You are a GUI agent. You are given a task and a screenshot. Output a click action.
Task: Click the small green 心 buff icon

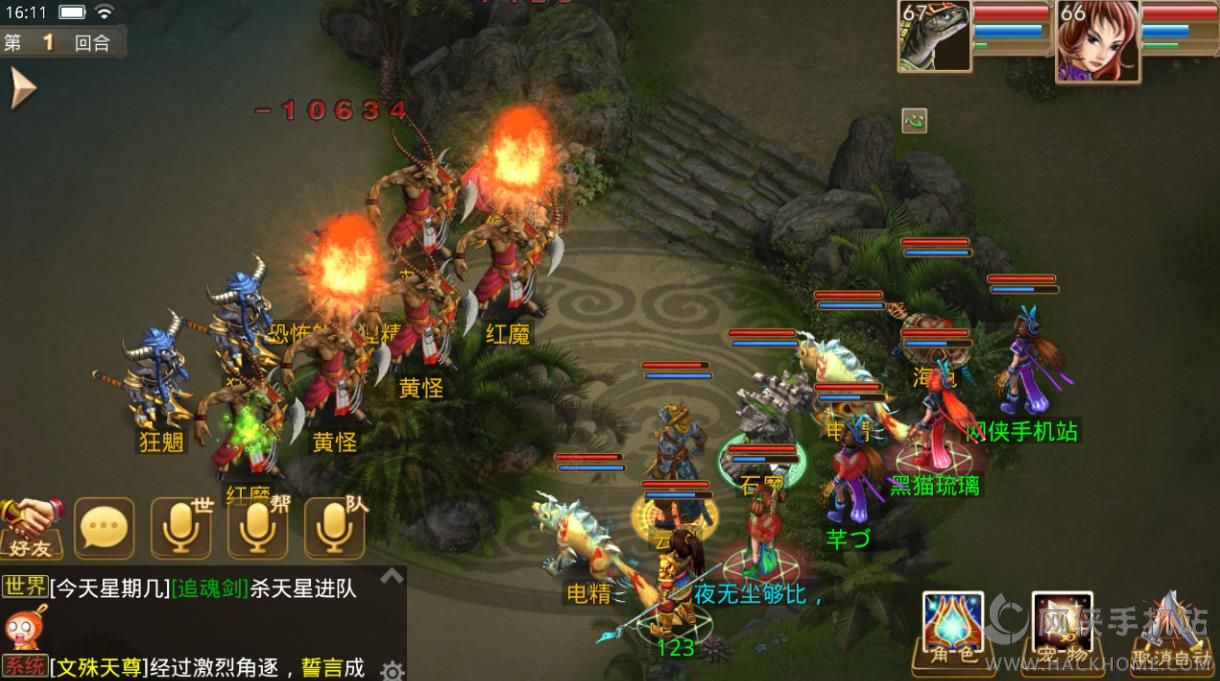pos(914,121)
